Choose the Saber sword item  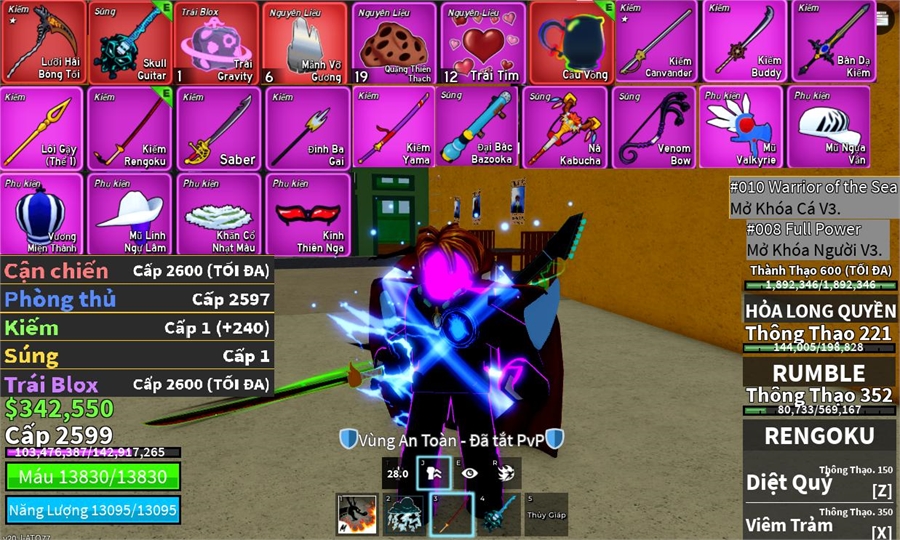point(219,128)
